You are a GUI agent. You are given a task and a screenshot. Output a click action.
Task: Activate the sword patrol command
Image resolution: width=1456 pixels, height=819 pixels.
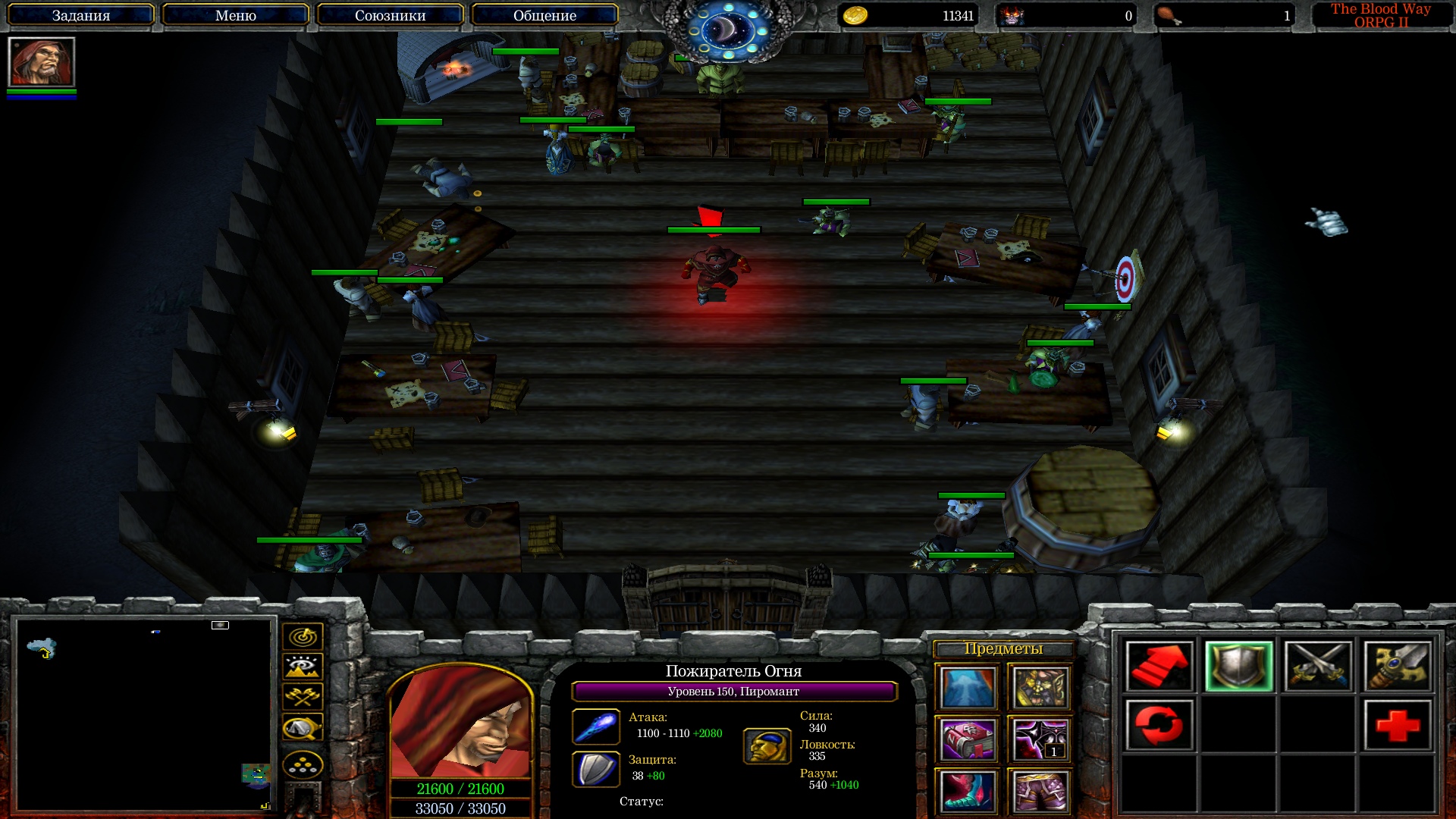tap(1398, 666)
